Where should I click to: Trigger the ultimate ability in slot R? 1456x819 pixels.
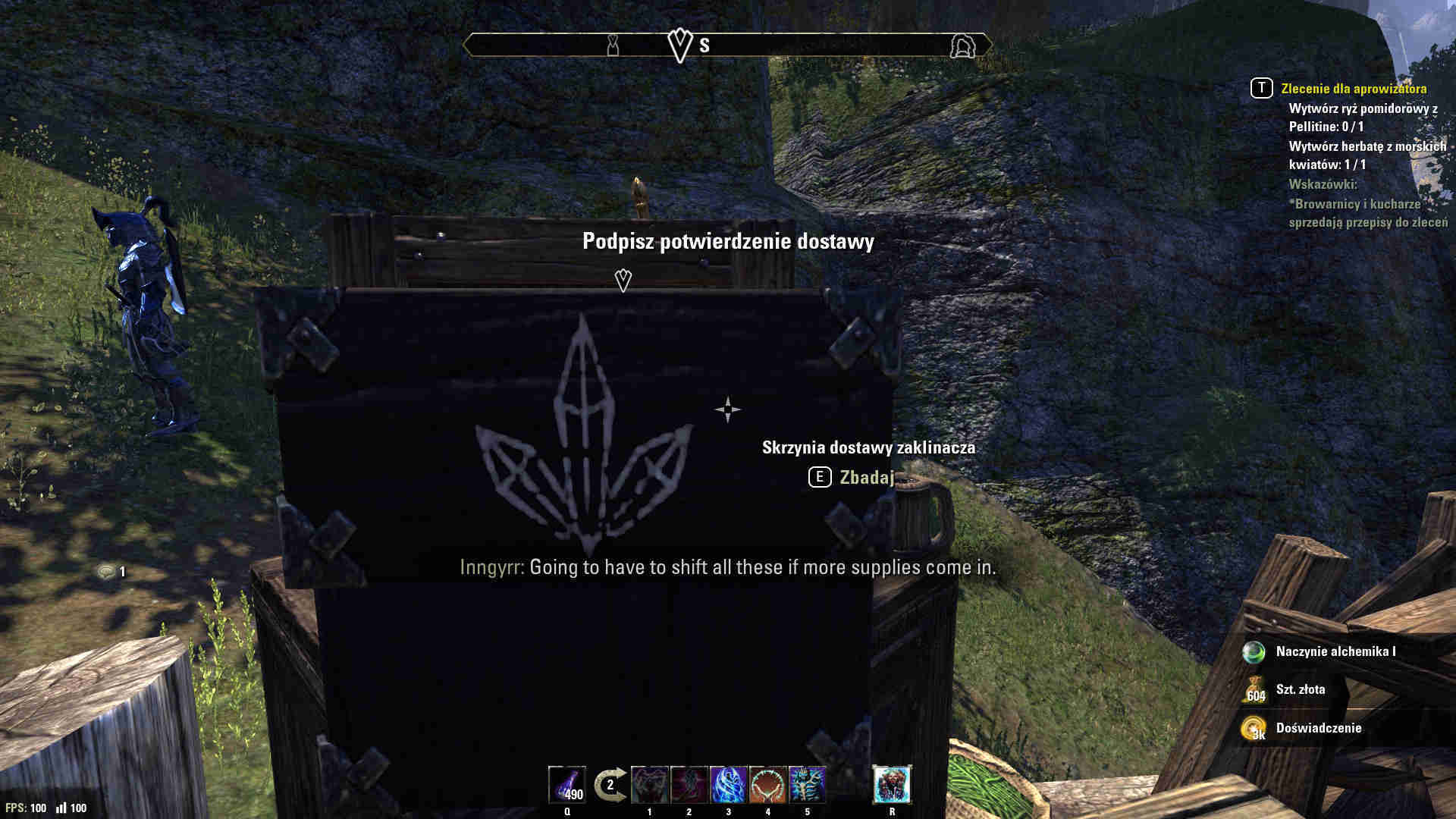(x=892, y=785)
